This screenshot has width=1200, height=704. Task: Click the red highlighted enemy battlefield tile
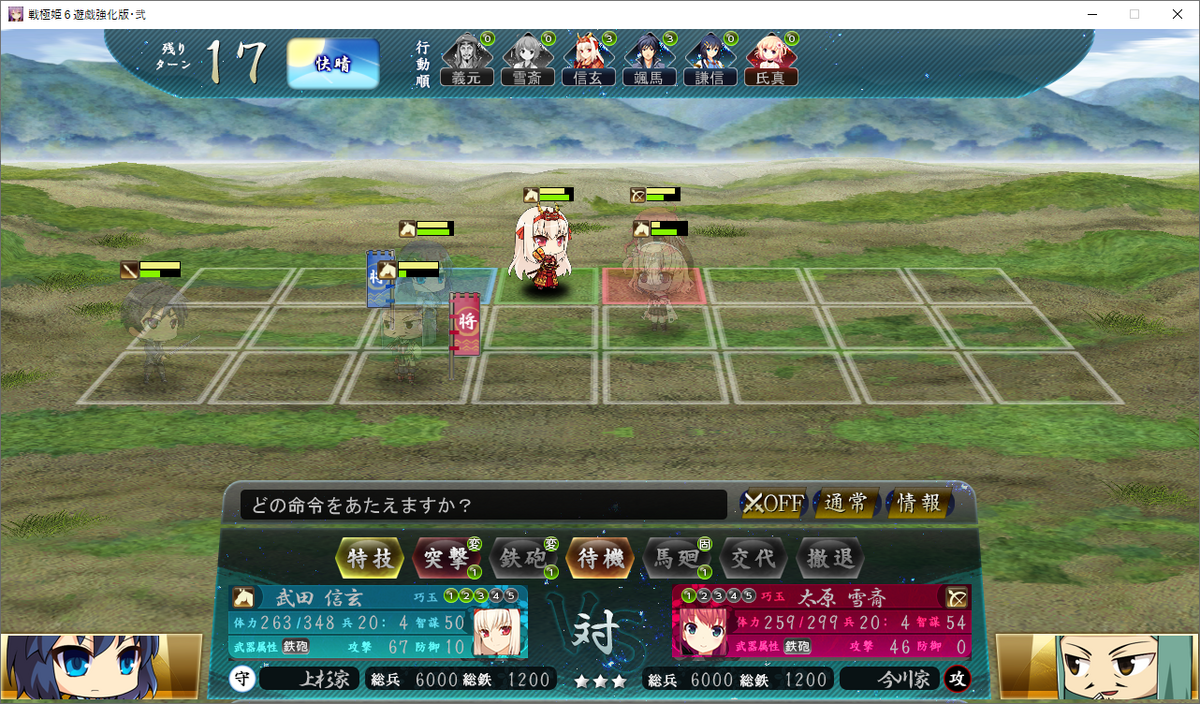tap(654, 286)
